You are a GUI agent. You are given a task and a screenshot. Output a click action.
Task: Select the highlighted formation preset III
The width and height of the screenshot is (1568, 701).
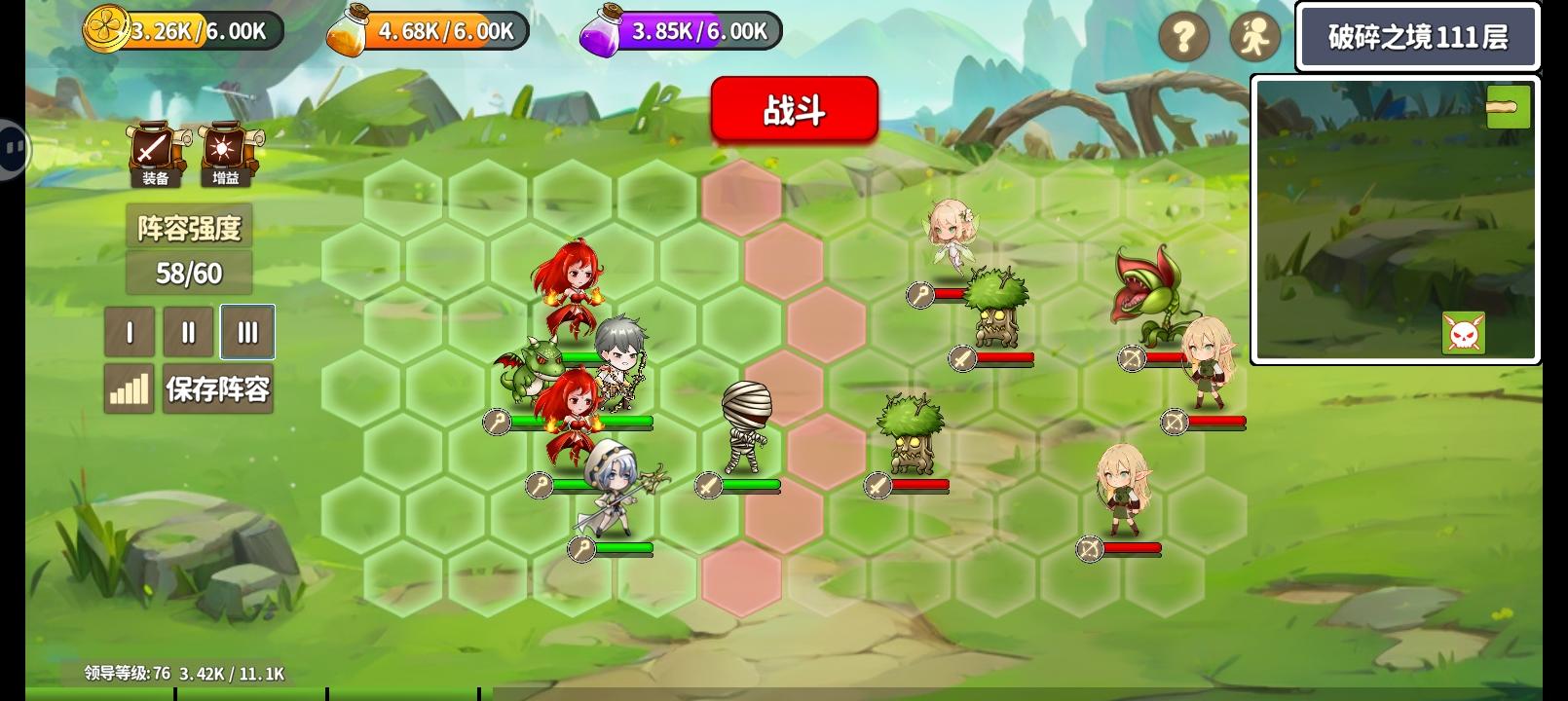pyautogui.click(x=246, y=332)
